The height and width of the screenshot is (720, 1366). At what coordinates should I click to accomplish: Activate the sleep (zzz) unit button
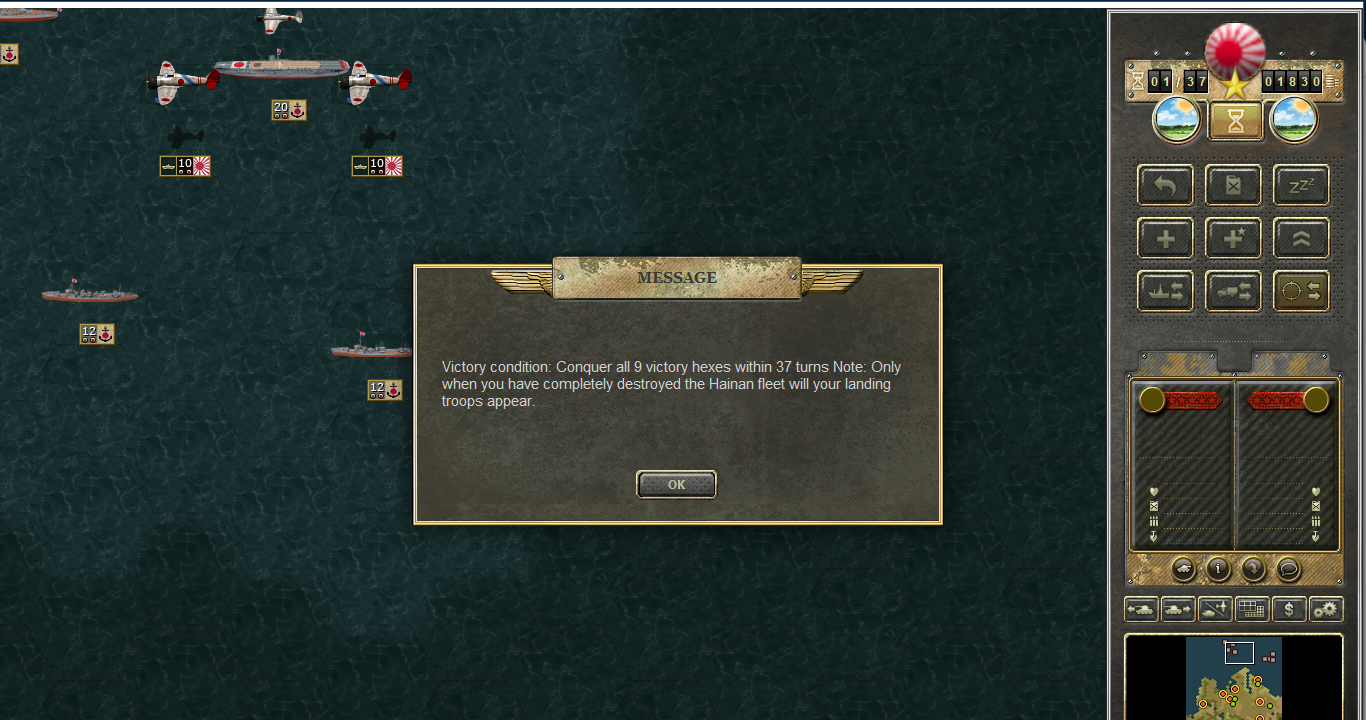(1301, 185)
